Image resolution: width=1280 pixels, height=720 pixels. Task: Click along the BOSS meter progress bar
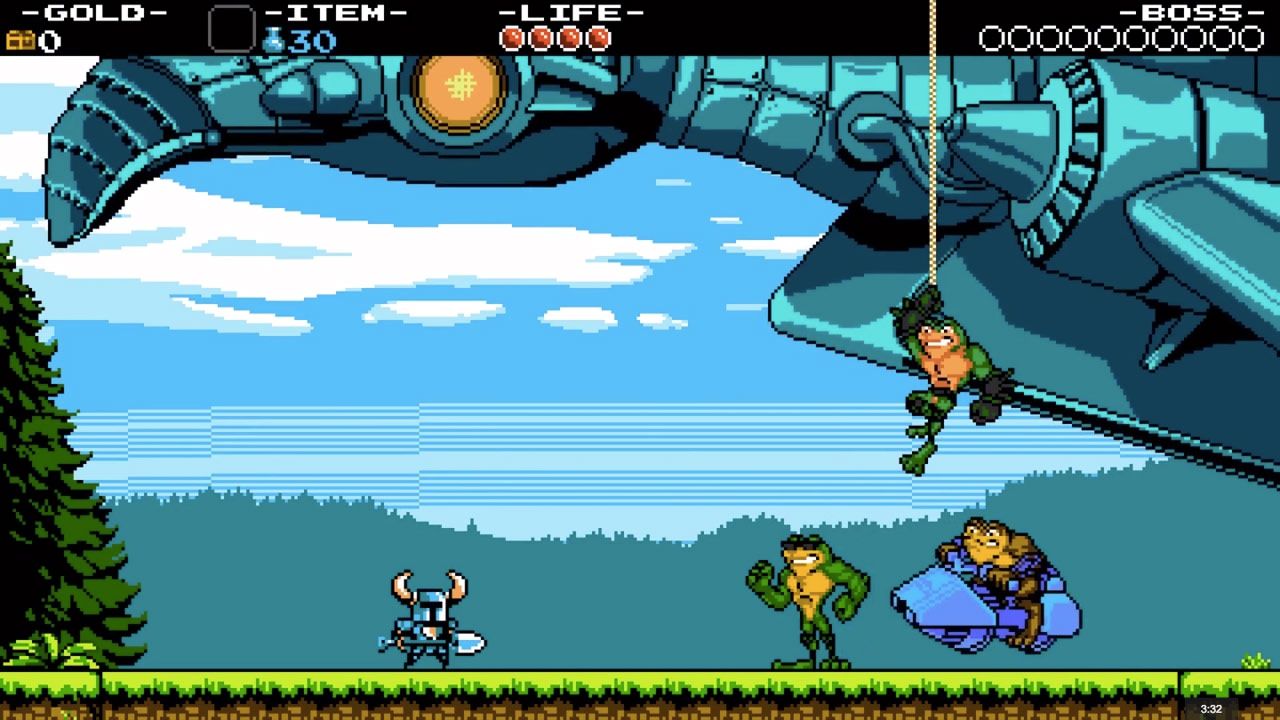point(1120,37)
